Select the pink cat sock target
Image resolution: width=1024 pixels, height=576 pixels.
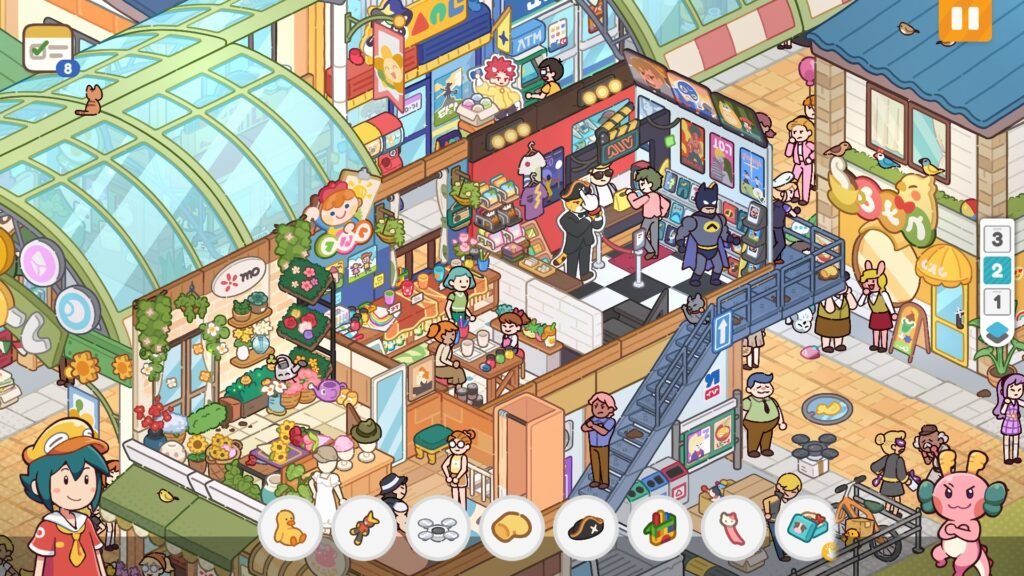pos(734,527)
